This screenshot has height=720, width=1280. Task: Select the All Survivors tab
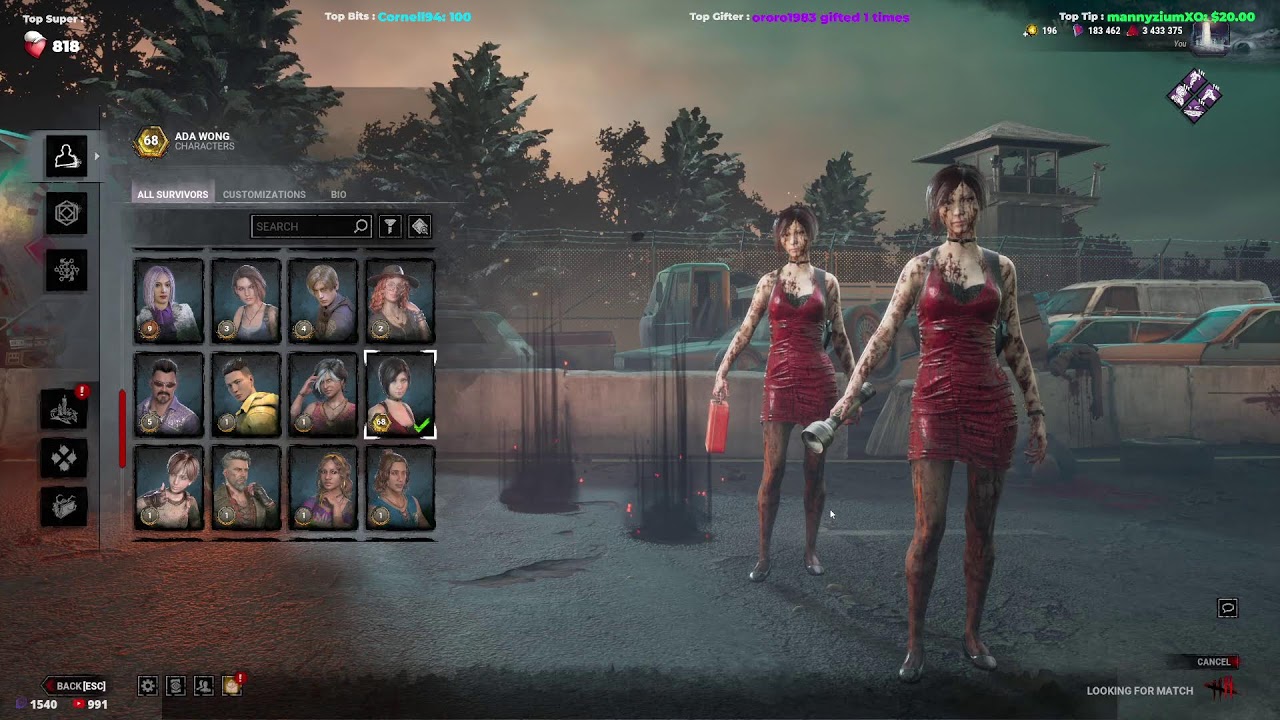tap(172, 194)
